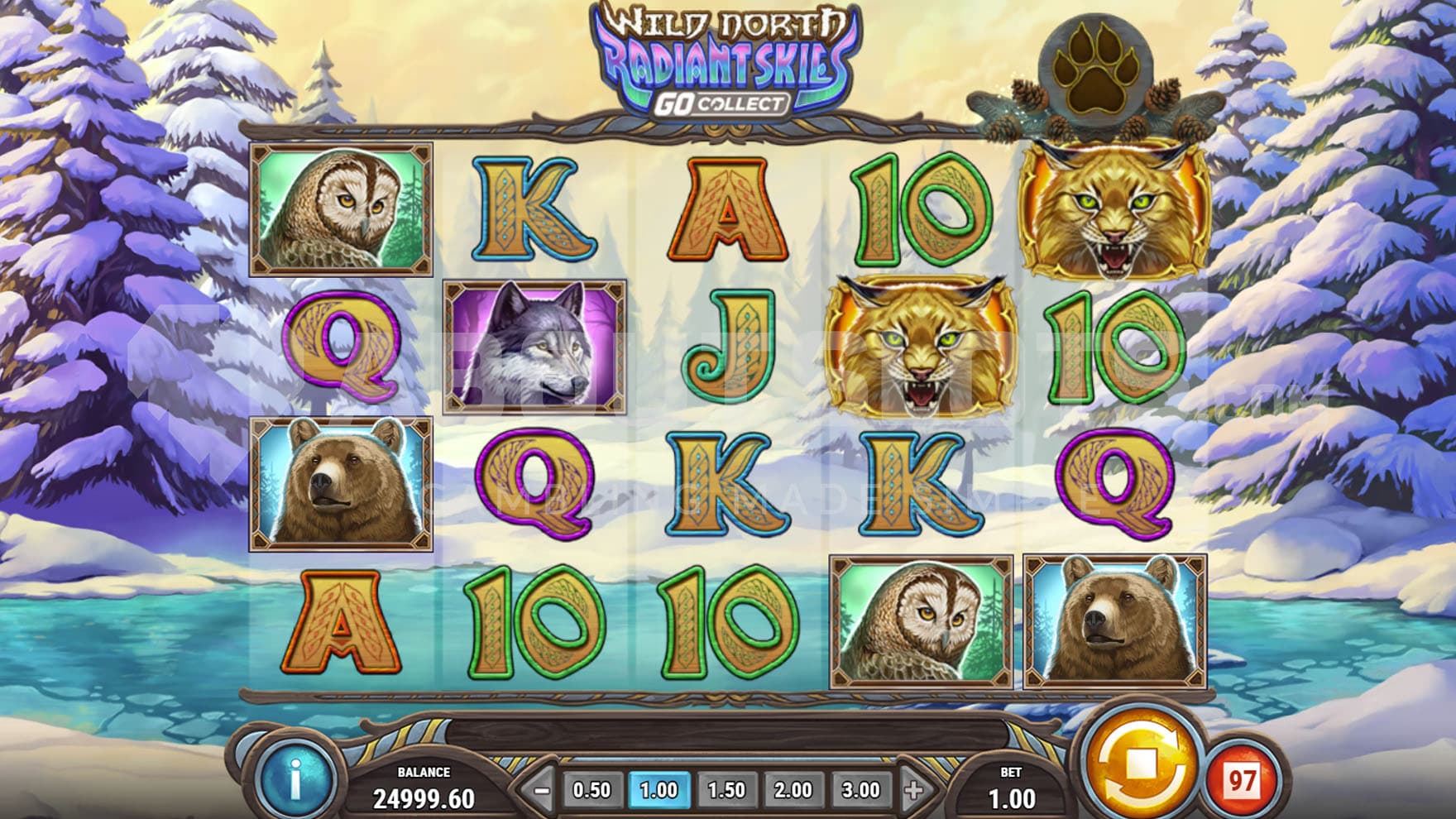This screenshot has width=1456, height=819.
Task: Increase the bet with the plus button
Action: [913, 791]
